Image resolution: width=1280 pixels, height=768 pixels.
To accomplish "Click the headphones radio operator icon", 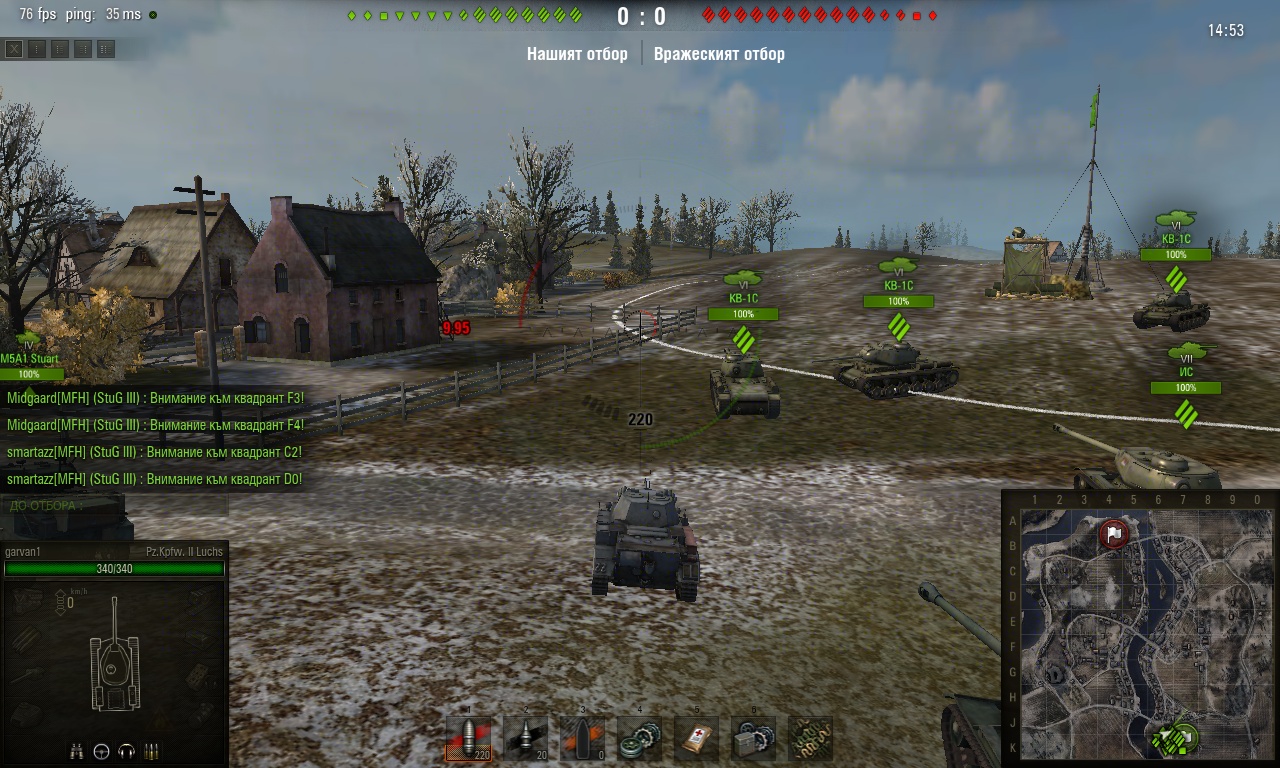I will pos(126,751).
